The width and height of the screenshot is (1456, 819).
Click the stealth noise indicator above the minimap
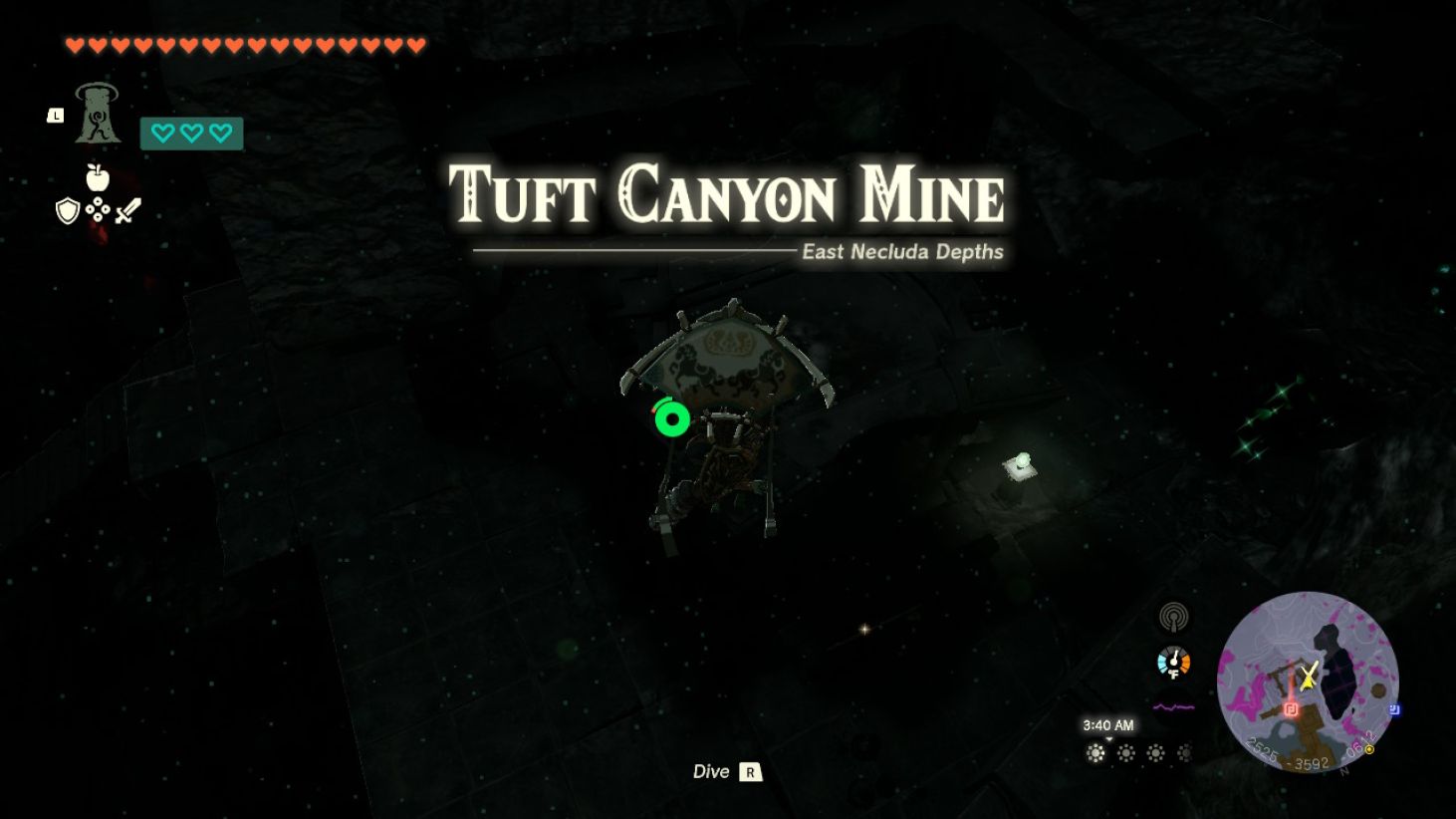(x=1173, y=619)
